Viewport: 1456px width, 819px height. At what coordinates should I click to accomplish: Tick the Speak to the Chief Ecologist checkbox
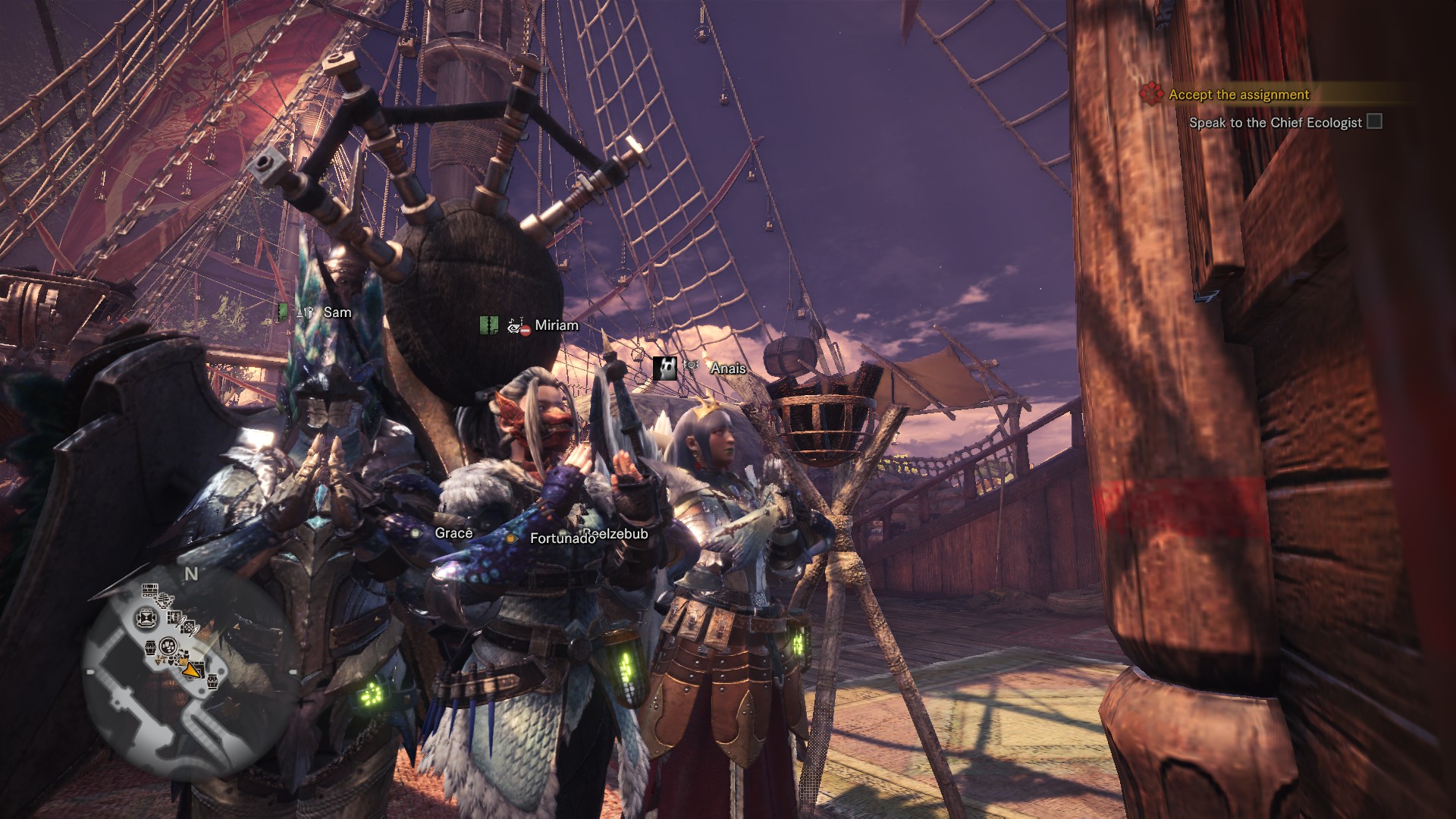point(1374,122)
